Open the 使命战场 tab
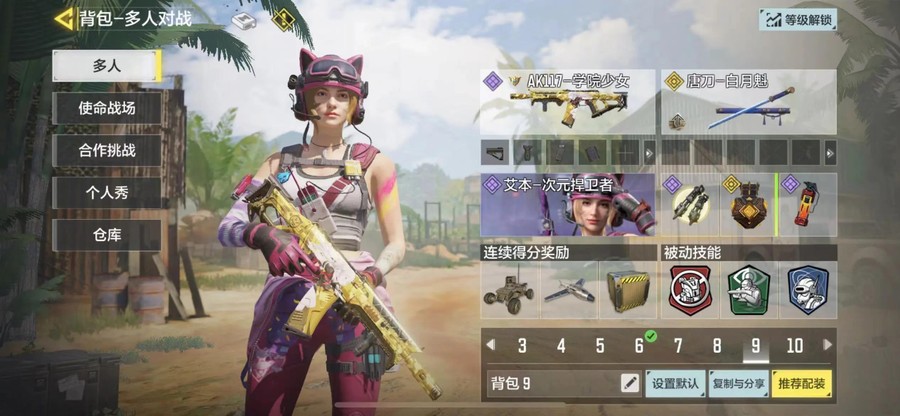The height and width of the screenshot is (416, 900). 106,108
